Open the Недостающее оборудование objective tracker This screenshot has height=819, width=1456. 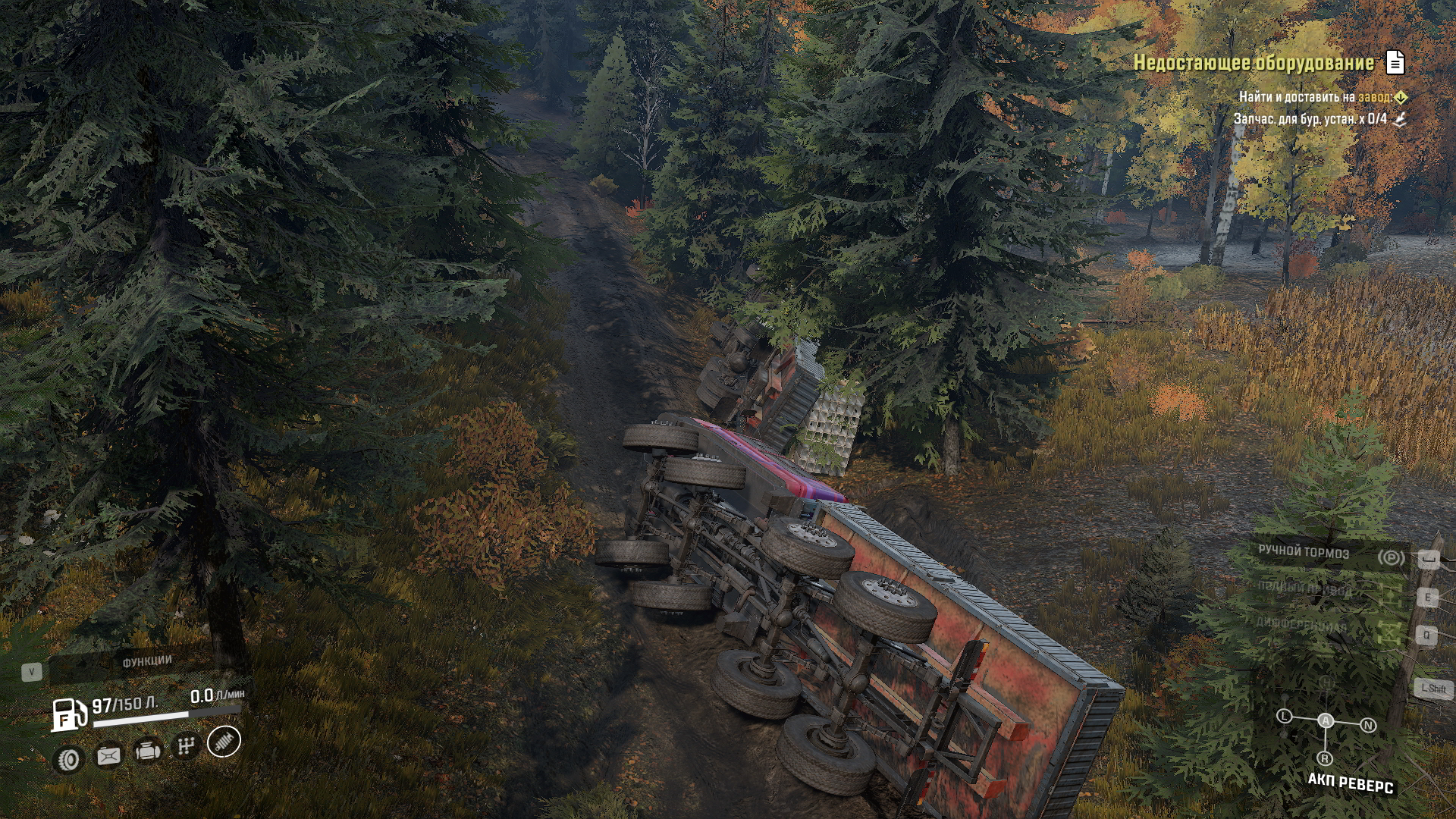click(1253, 63)
